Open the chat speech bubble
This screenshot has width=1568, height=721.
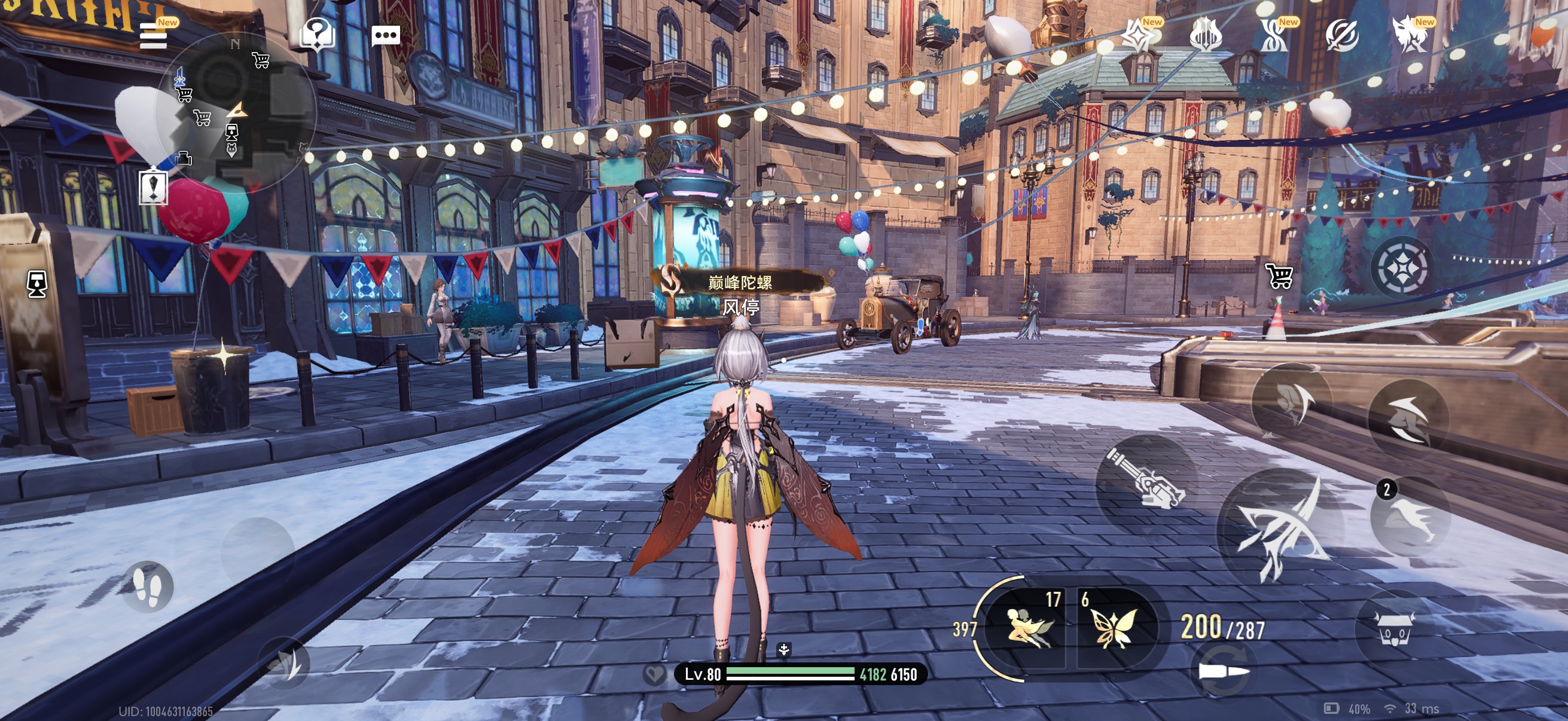(385, 35)
